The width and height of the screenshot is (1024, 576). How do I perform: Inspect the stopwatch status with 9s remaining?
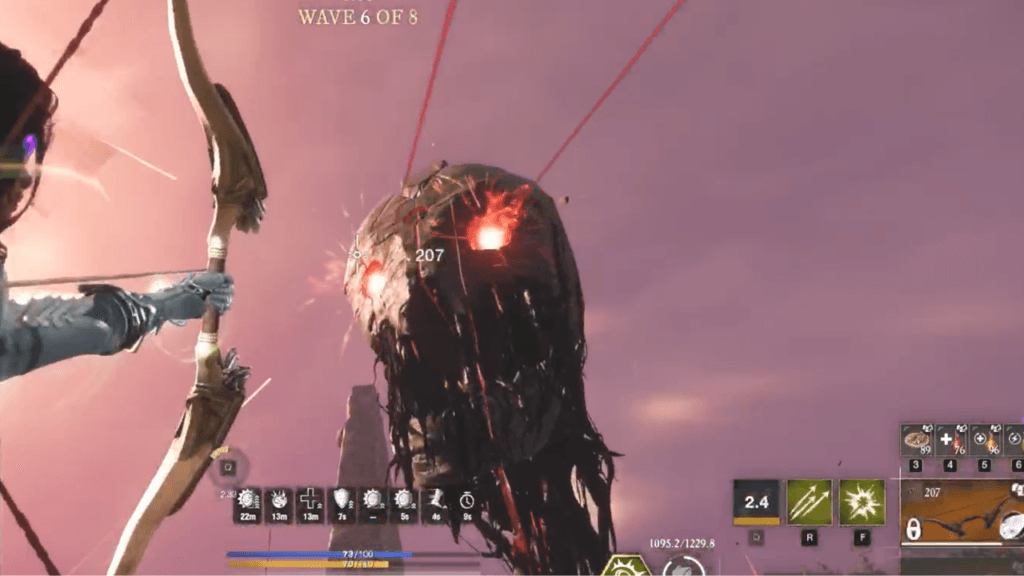point(467,502)
